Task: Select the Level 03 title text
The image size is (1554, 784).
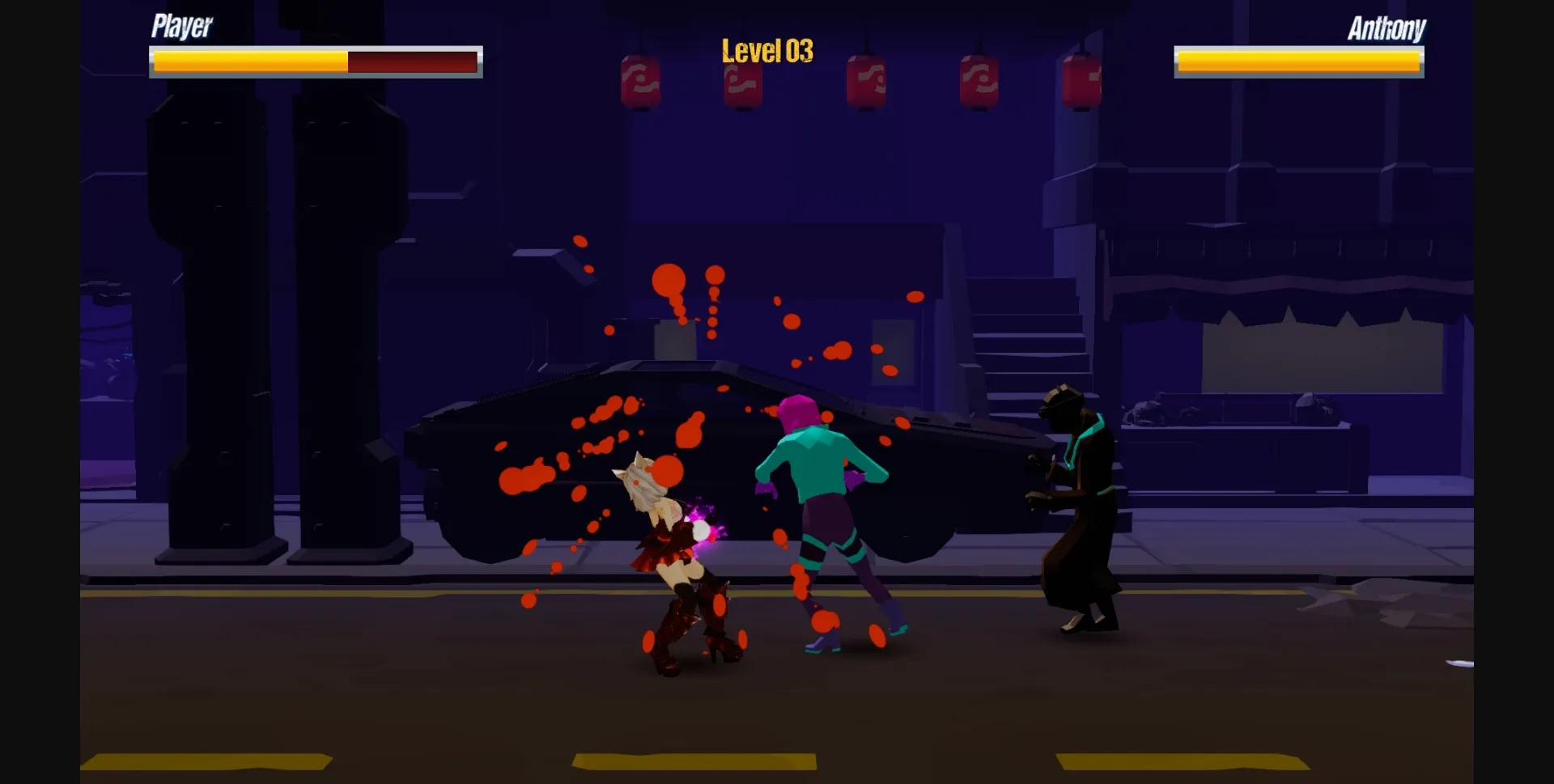Action: 767,50
